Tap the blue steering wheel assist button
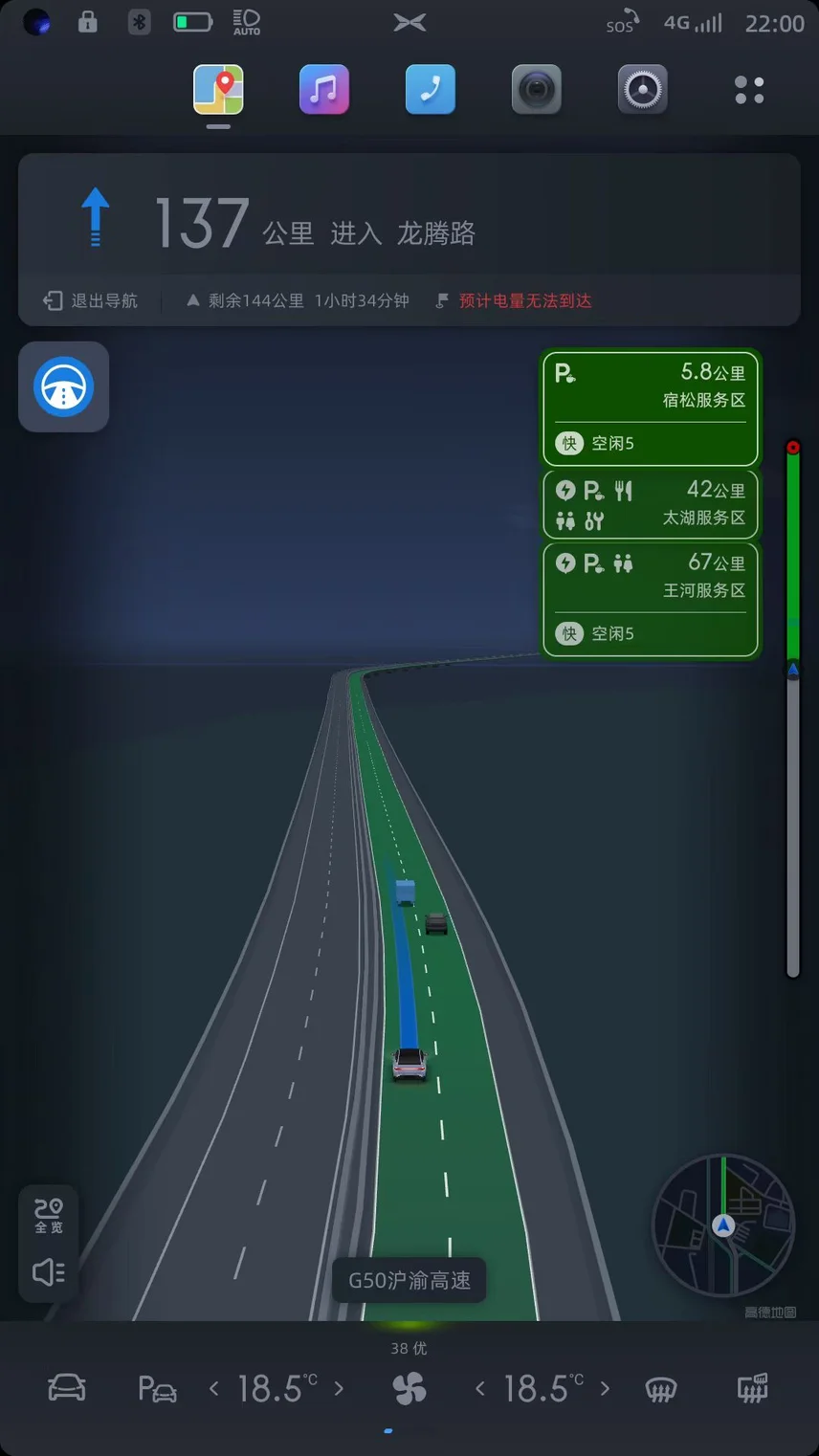The image size is (819, 1456). (63, 386)
